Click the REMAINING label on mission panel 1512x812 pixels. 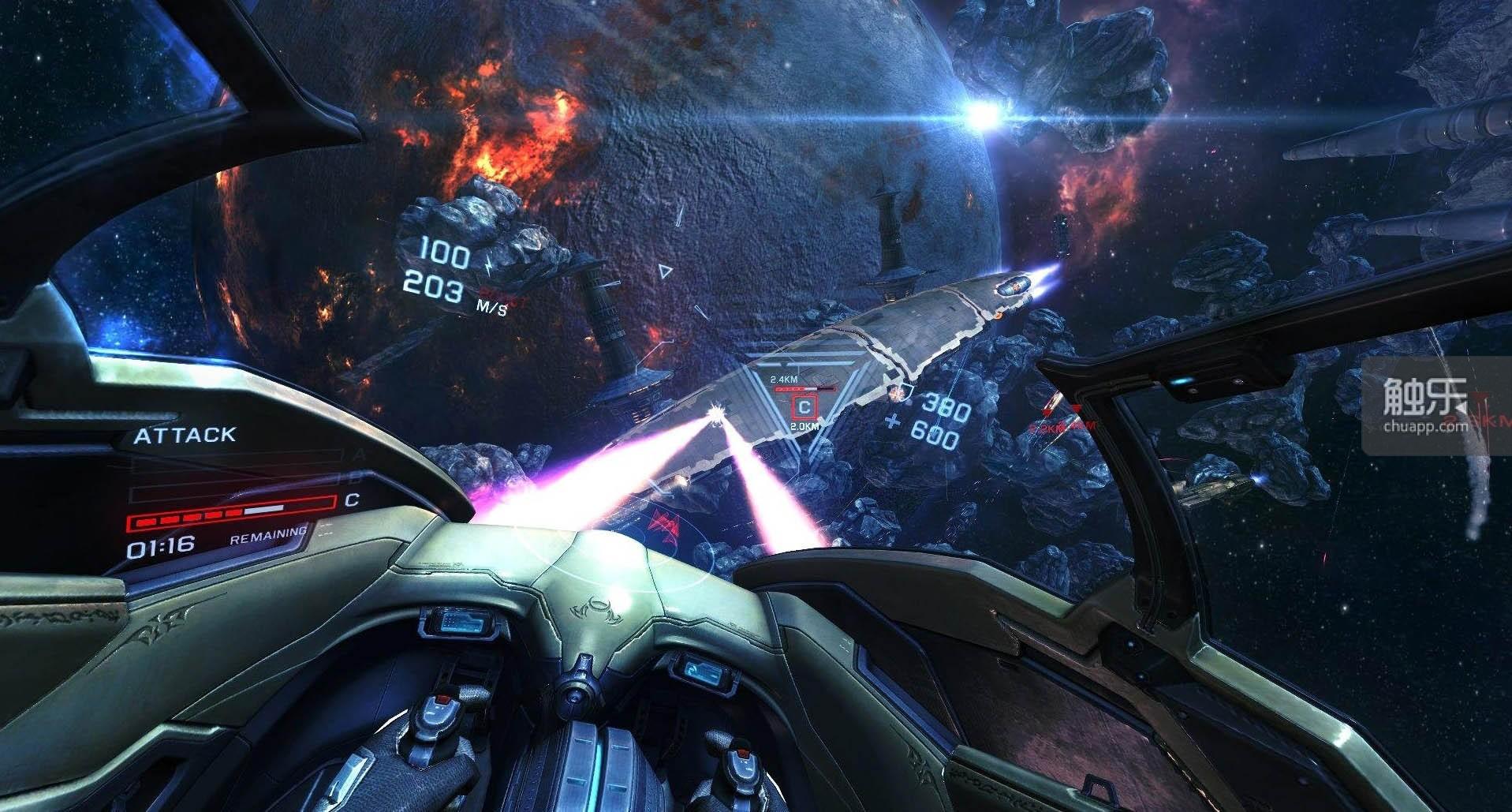(268, 537)
